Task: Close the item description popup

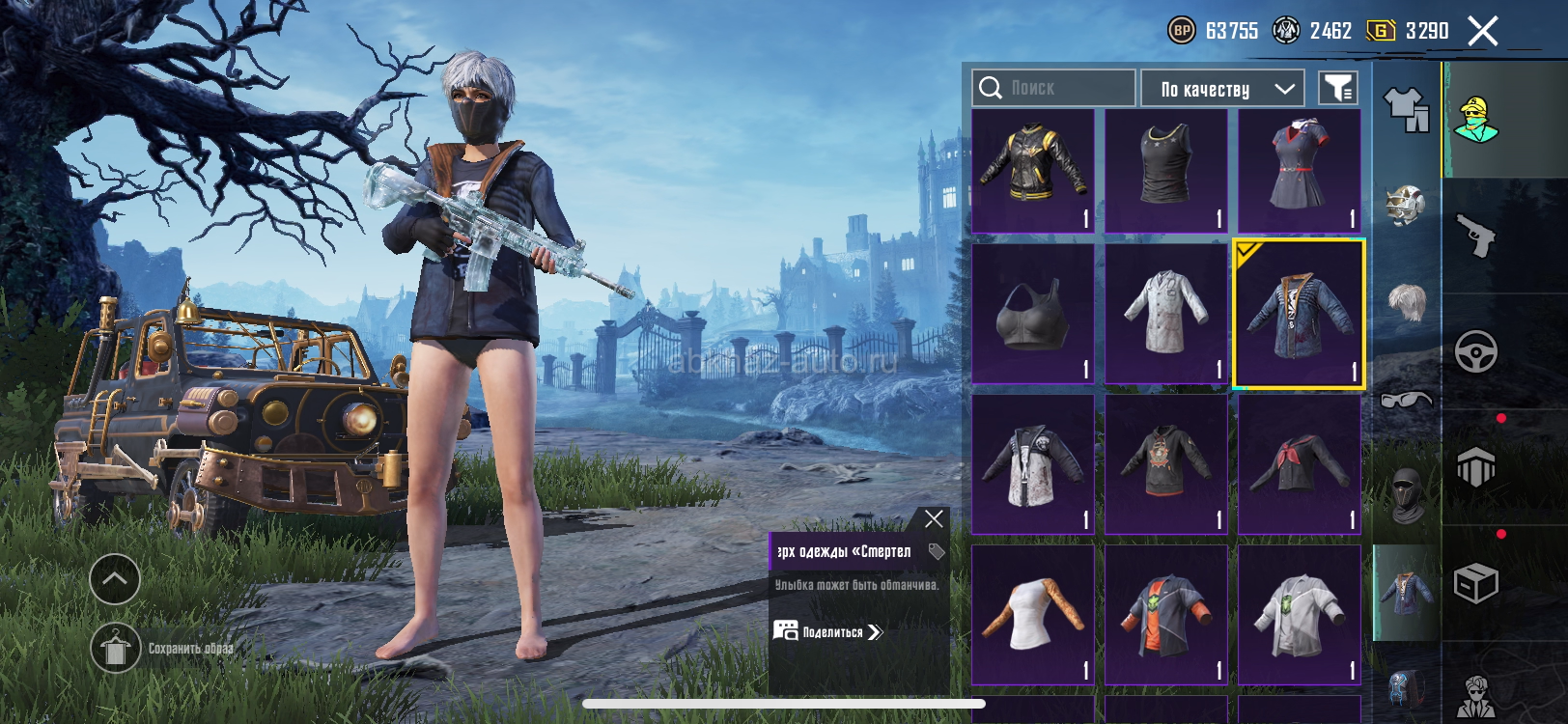Action: [x=934, y=519]
